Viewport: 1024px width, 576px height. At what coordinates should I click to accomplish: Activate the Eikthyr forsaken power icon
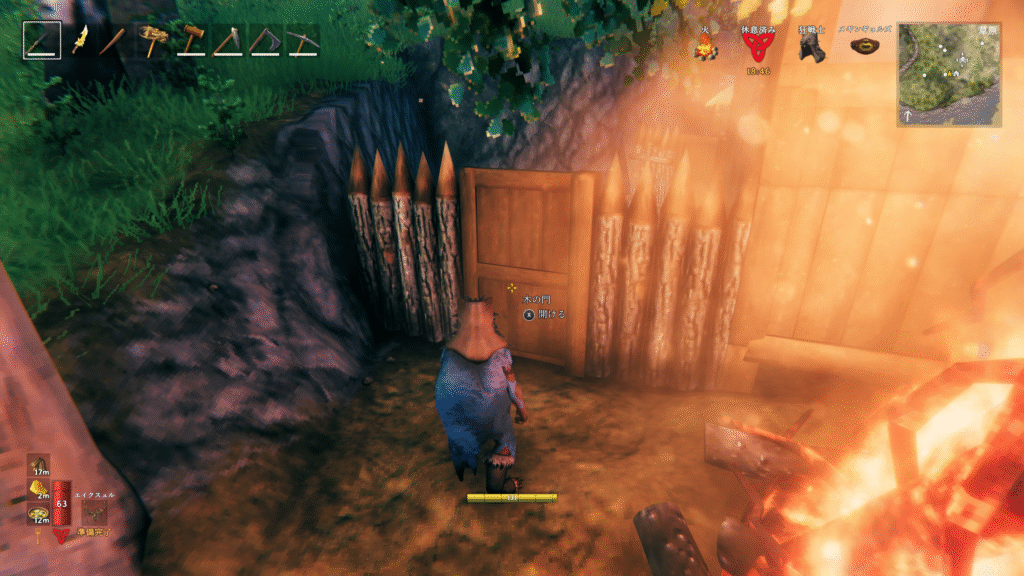tap(95, 511)
